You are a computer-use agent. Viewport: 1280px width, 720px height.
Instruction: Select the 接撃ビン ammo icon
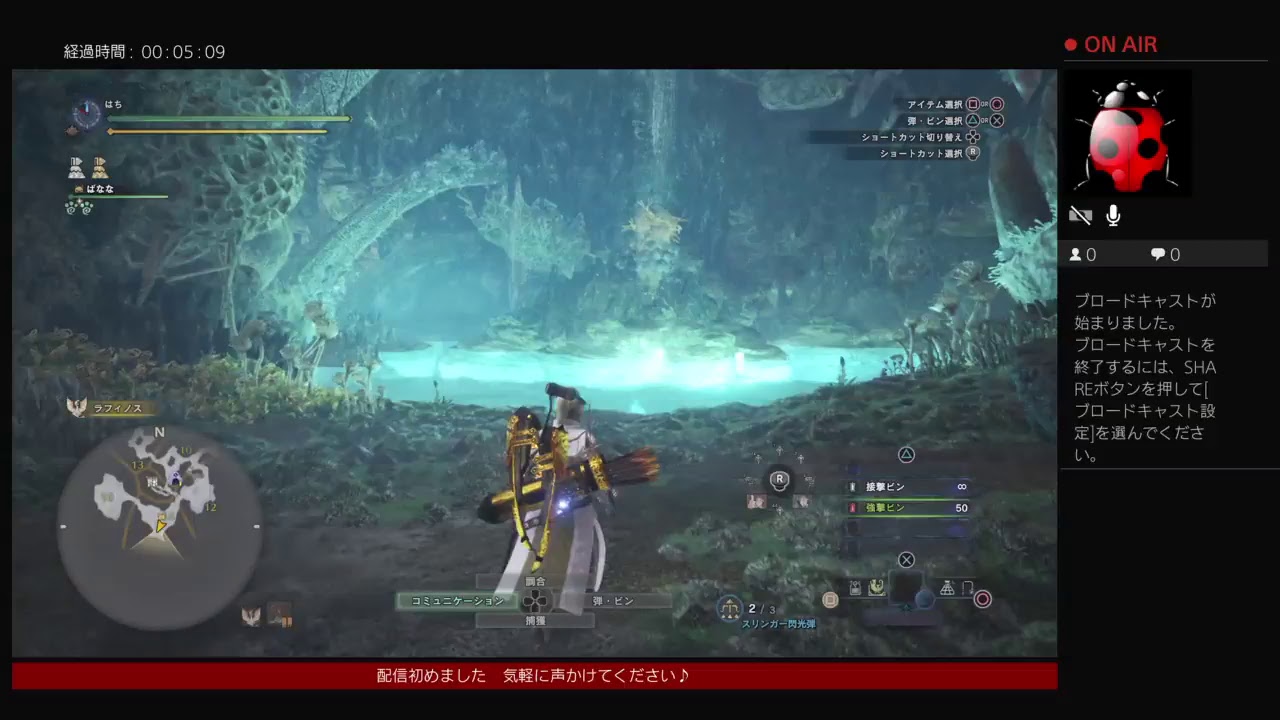852,487
